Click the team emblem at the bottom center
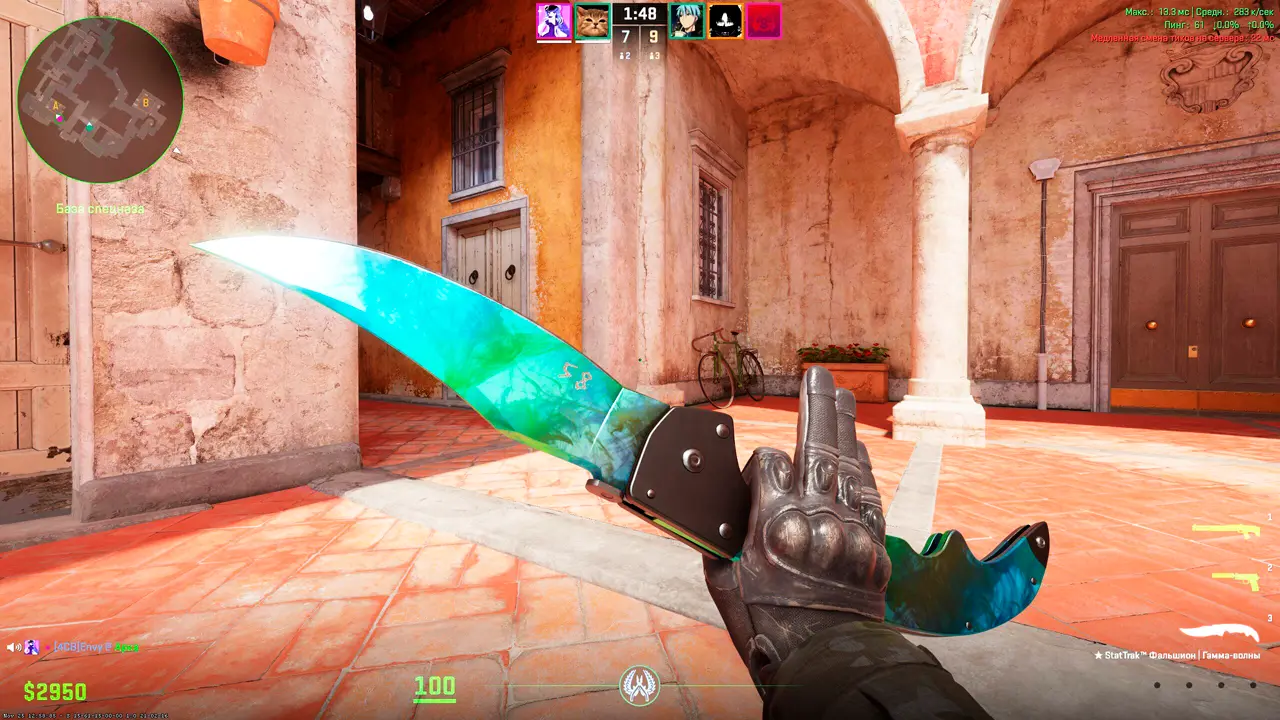 pyautogui.click(x=639, y=685)
